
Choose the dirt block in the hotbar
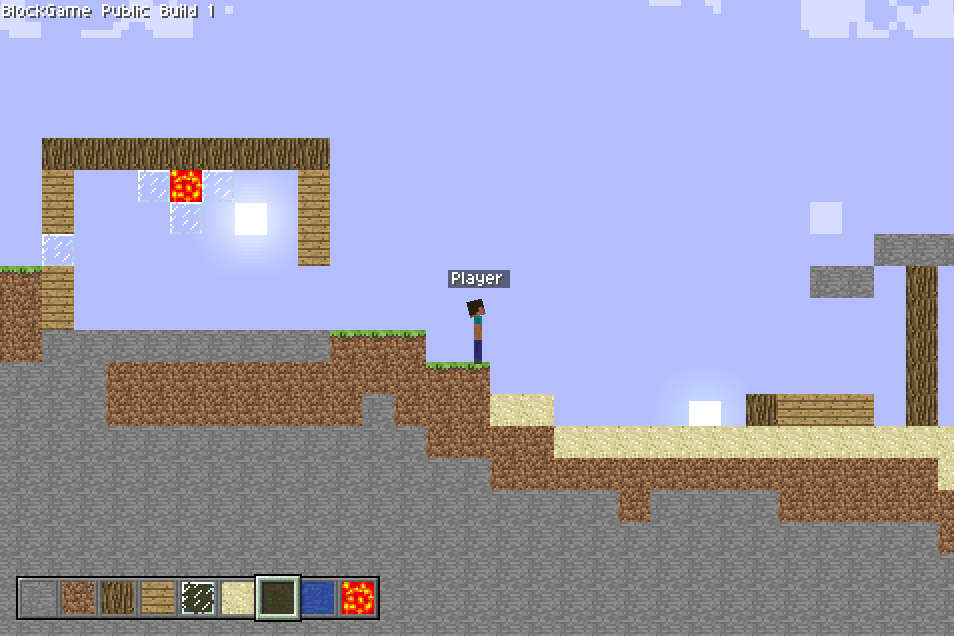[x=78, y=598]
